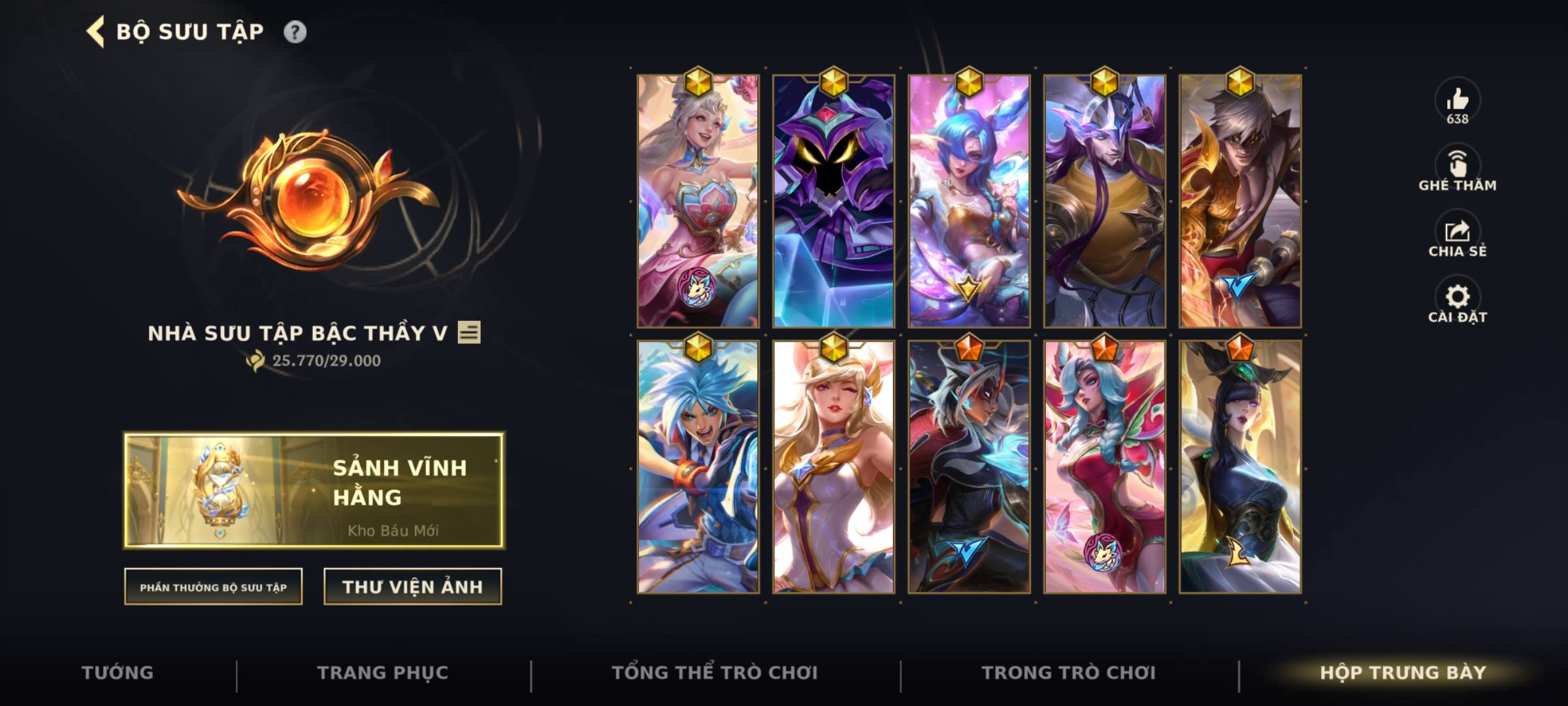
Task: Click PHẦN THƯỞNG BỘ SƯU TẬP button
Action: point(214,588)
